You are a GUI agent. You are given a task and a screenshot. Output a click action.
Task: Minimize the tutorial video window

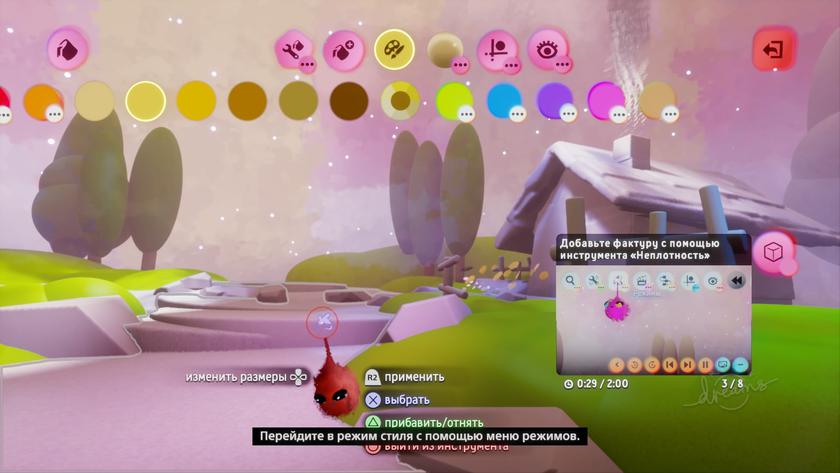coord(740,364)
